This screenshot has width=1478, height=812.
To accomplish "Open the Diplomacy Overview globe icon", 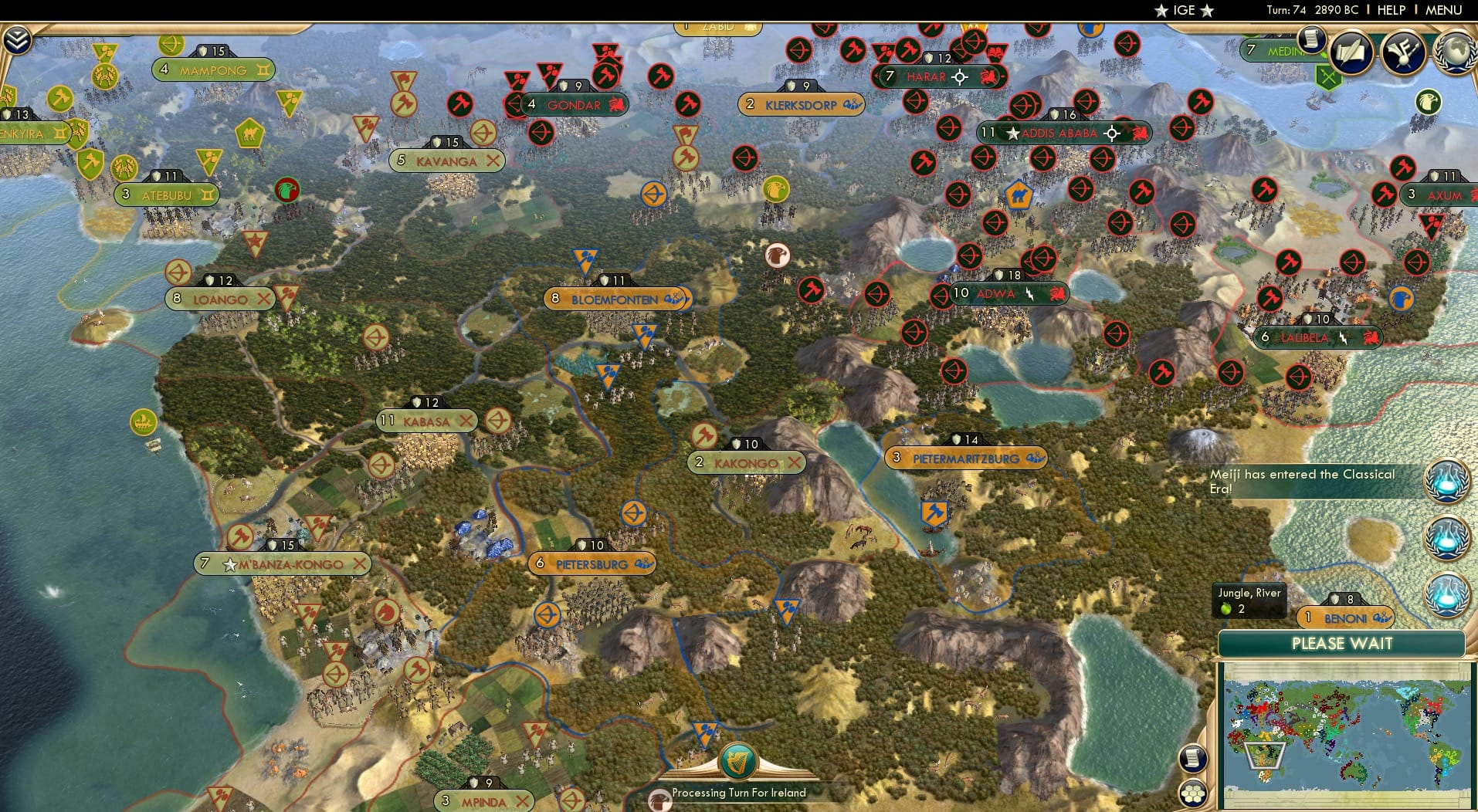I will [1455, 52].
